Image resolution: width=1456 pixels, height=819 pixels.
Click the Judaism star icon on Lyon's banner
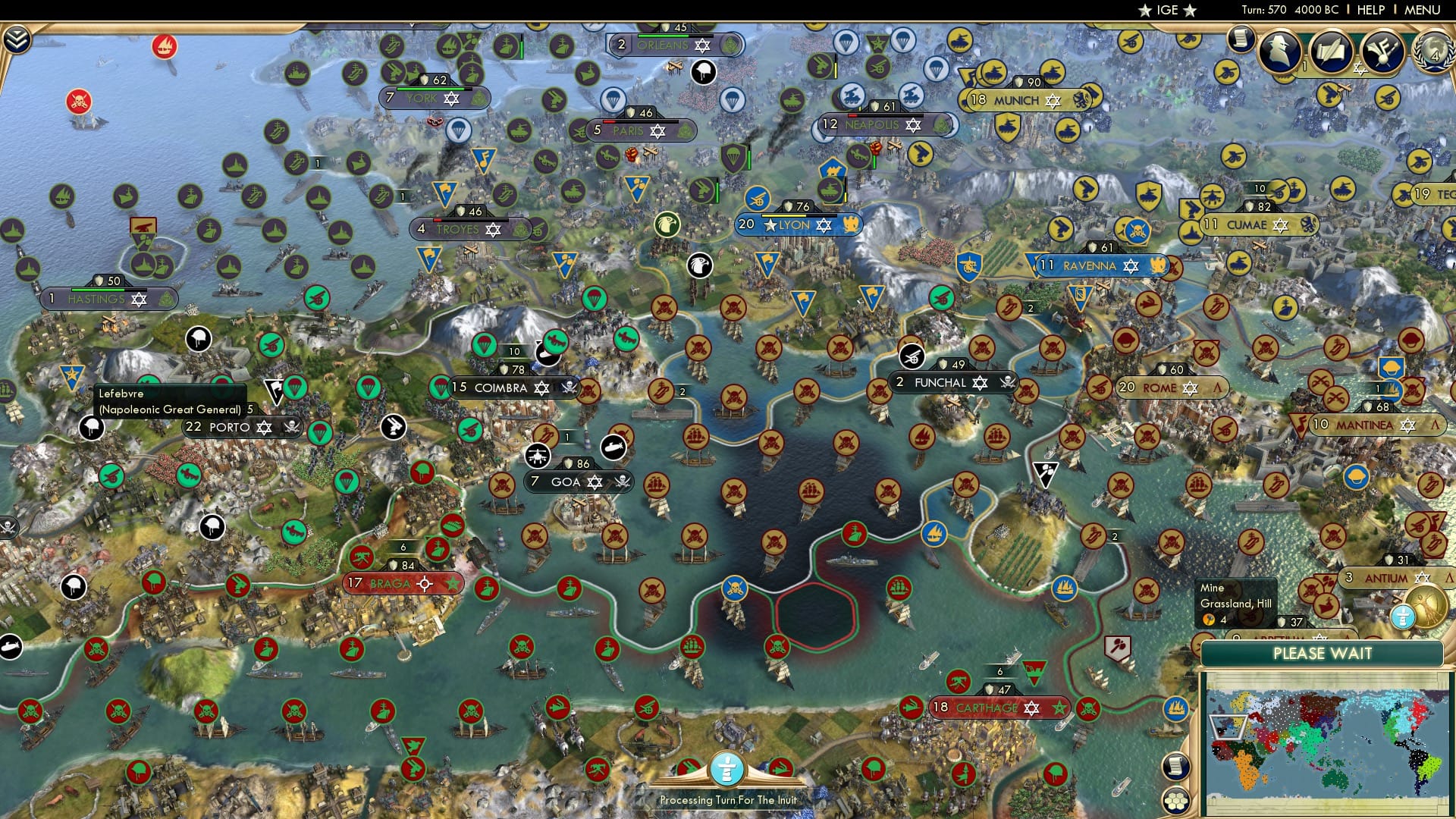(822, 224)
